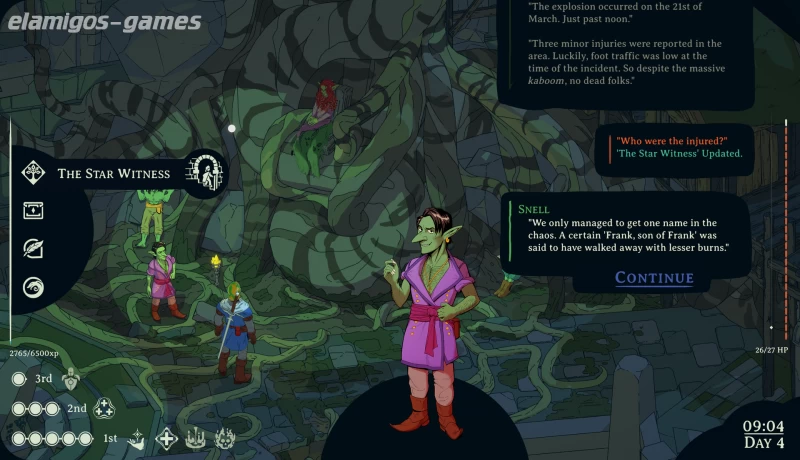Click the archway doorway icon beside quest title
Viewport: 800px width, 460px height.
pos(207,172)
